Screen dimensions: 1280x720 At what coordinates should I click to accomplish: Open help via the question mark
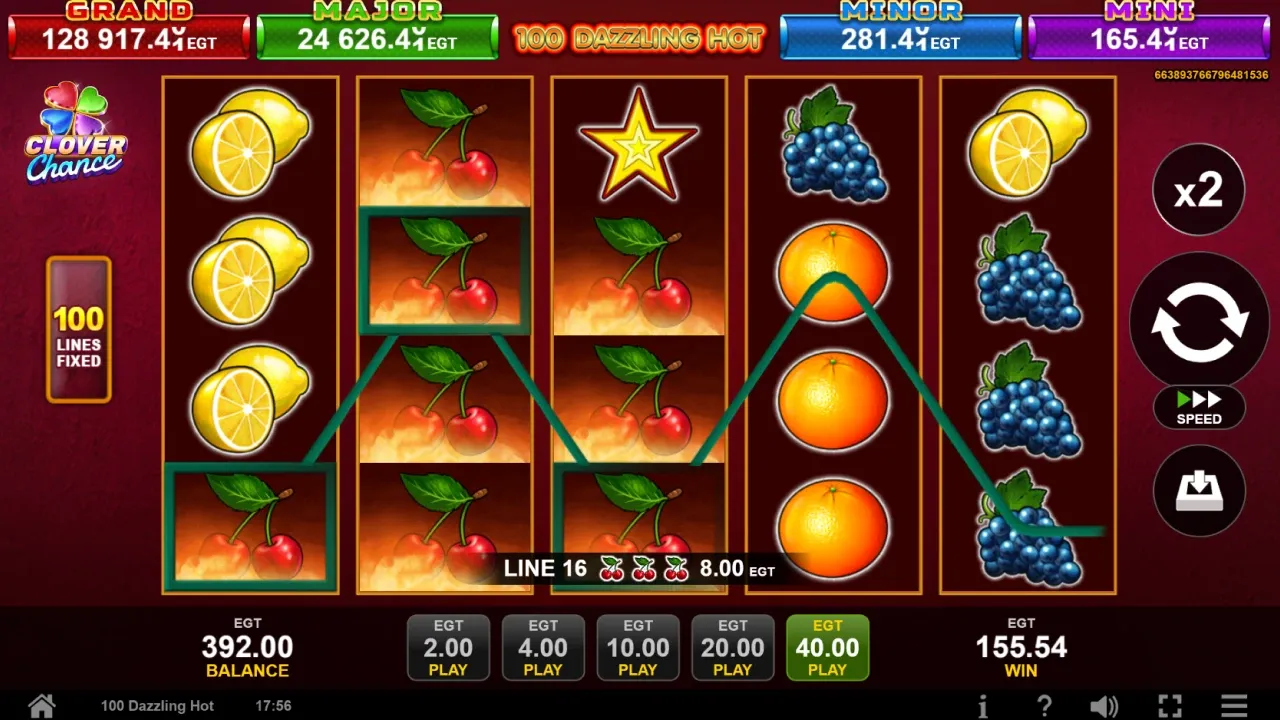1044,706
